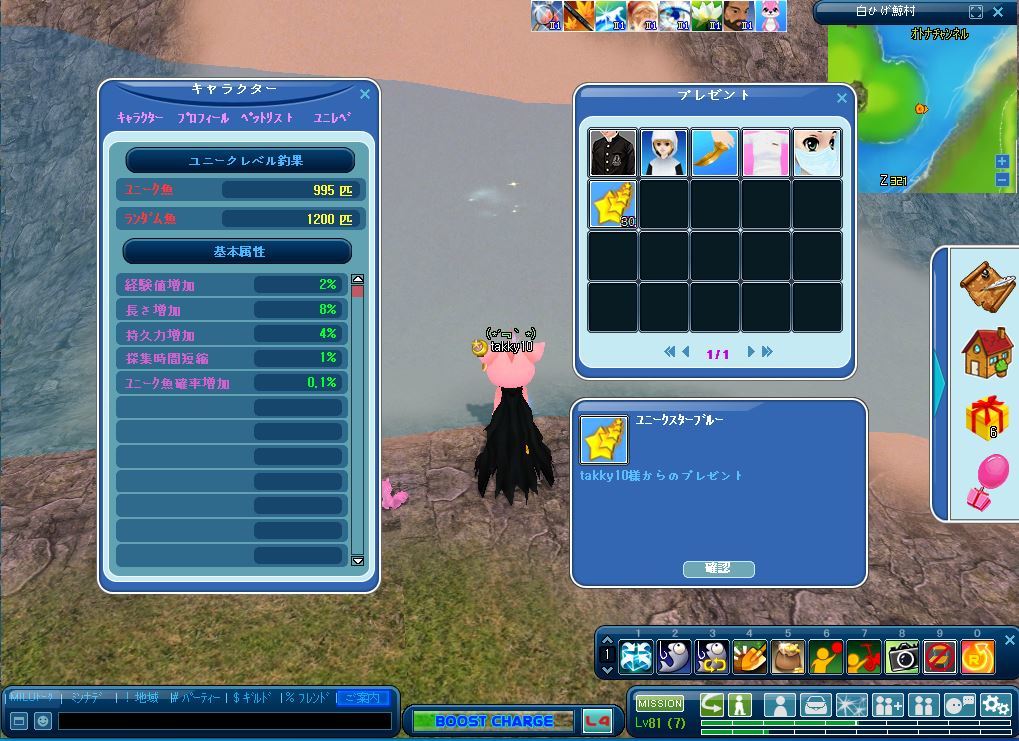Open the ペットリスト tab

point(267,118)
